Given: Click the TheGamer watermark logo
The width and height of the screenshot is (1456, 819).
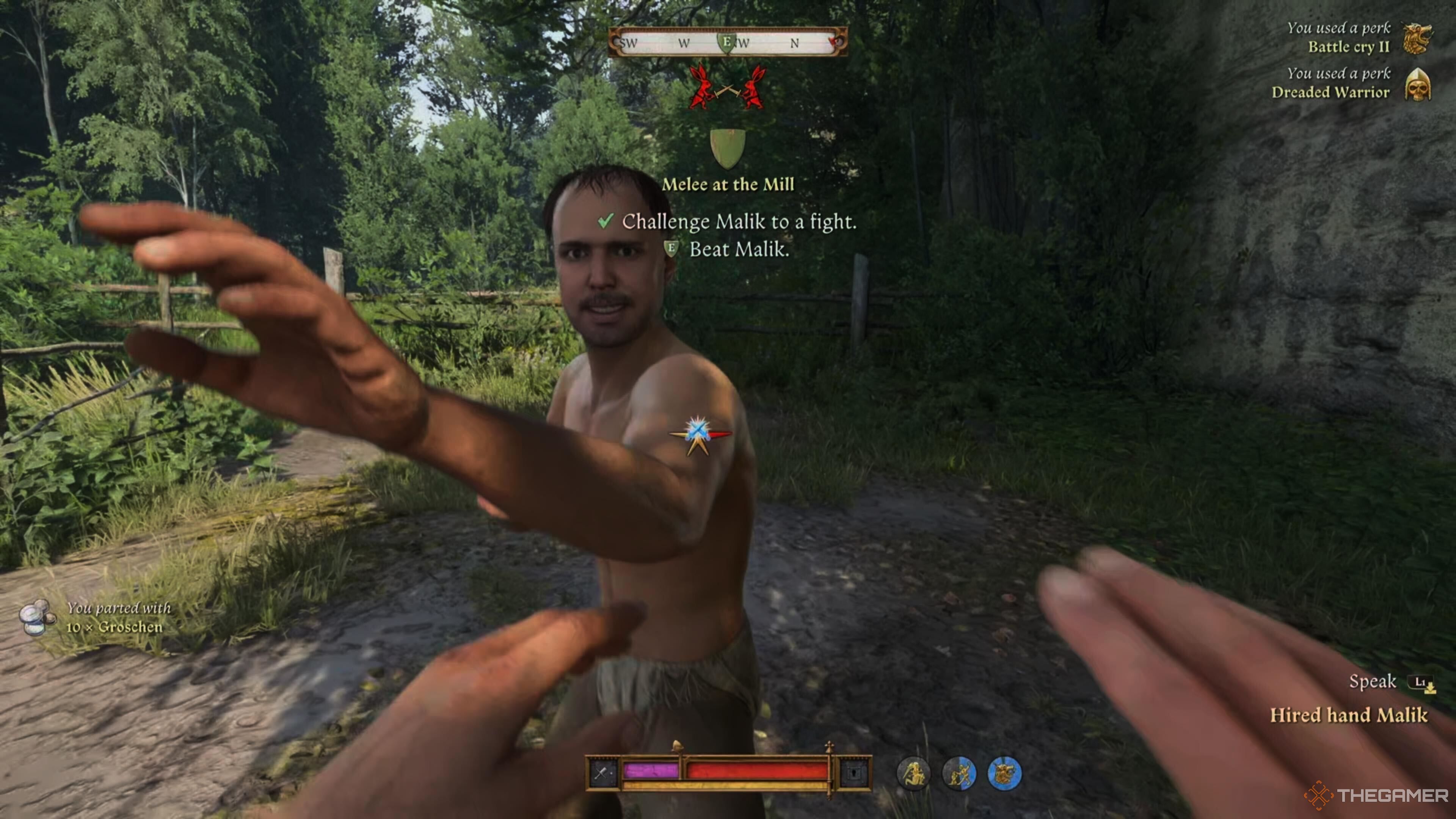Looking at the screenshot, I should coord(1377,795).
